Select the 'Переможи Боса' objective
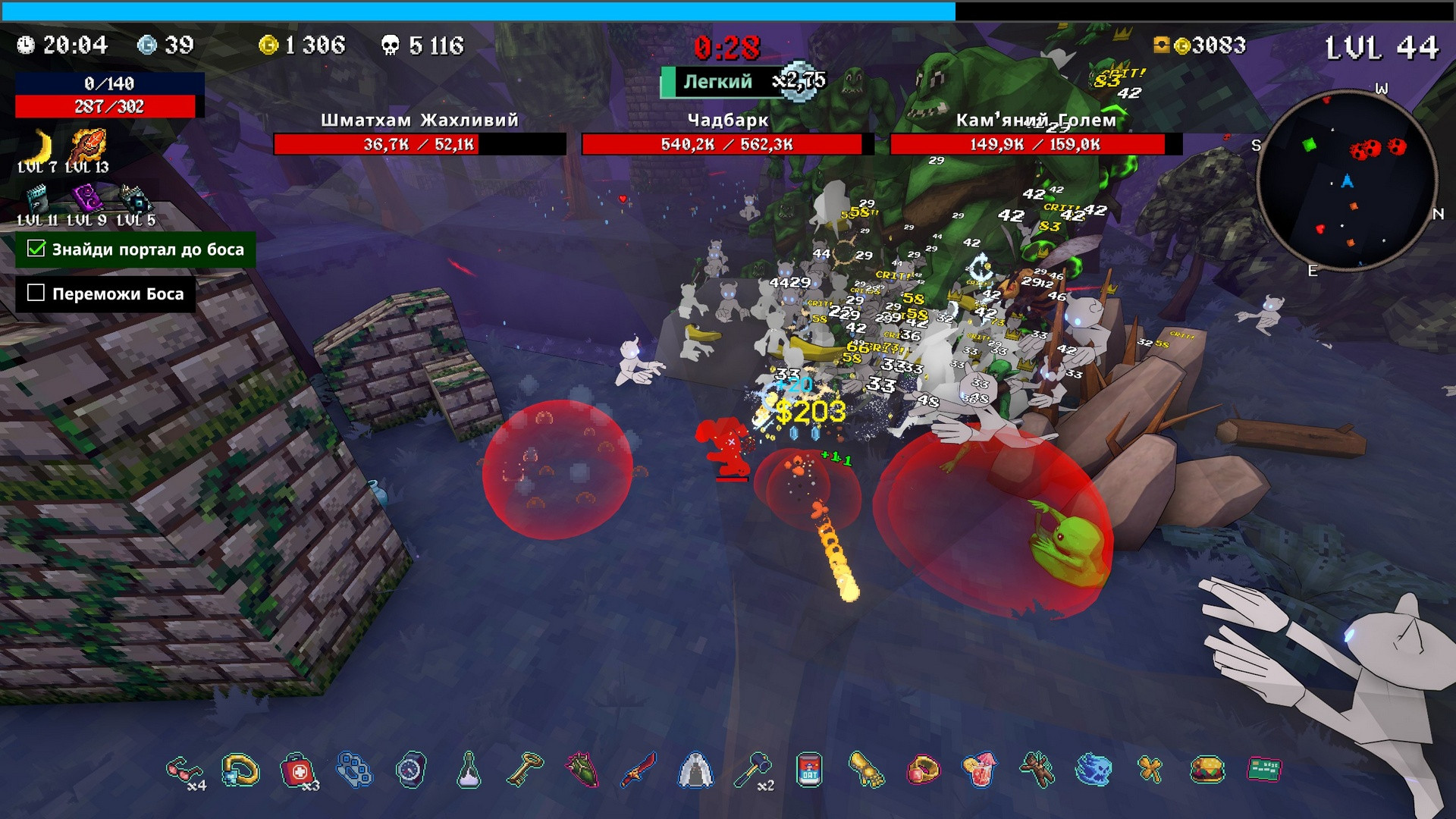This screenshot has height=819, width=1456. (x=106, y=293)
